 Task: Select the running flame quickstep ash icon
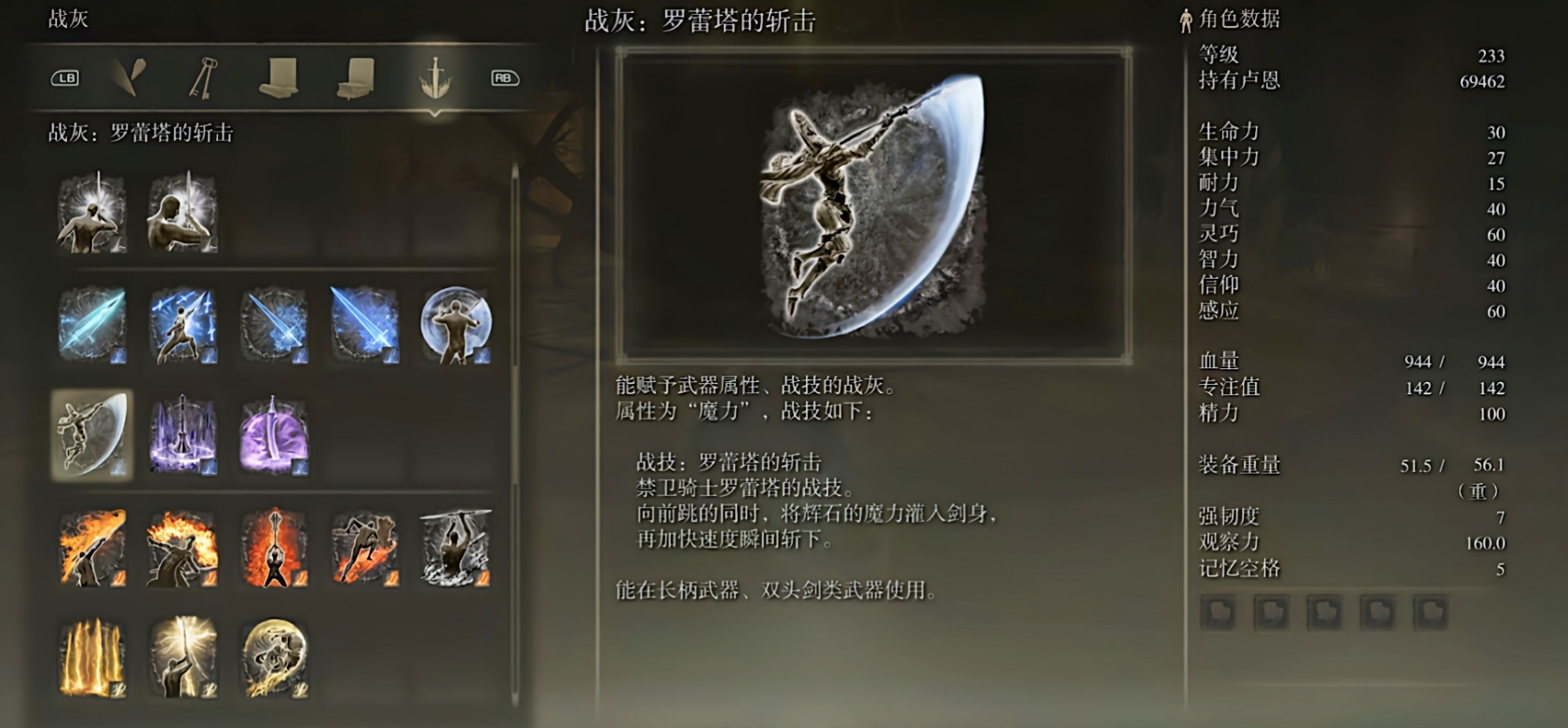point(363,548)
